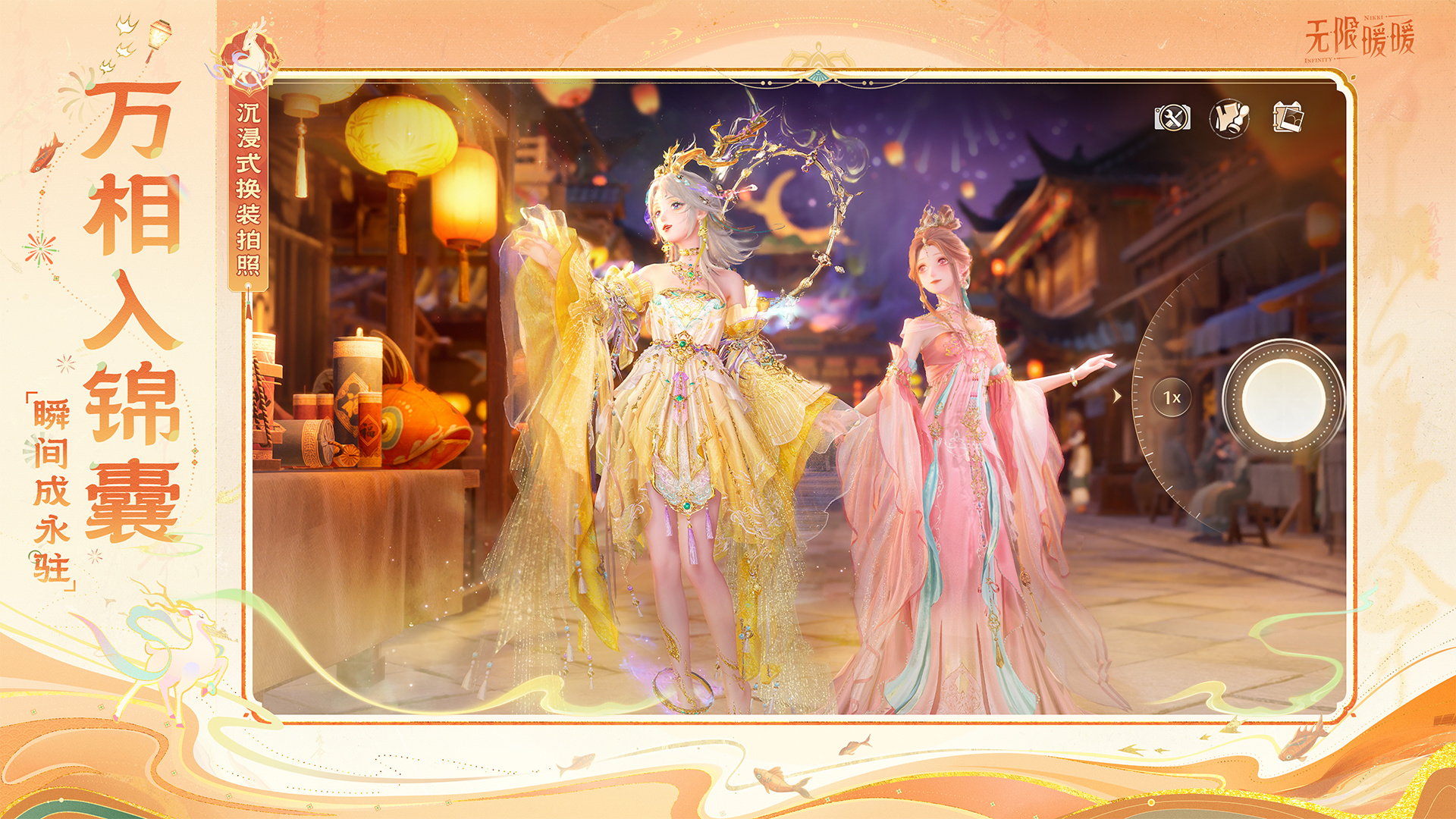
Task: Open the photo album gallery icon
Action: [x=1288, y=118]
